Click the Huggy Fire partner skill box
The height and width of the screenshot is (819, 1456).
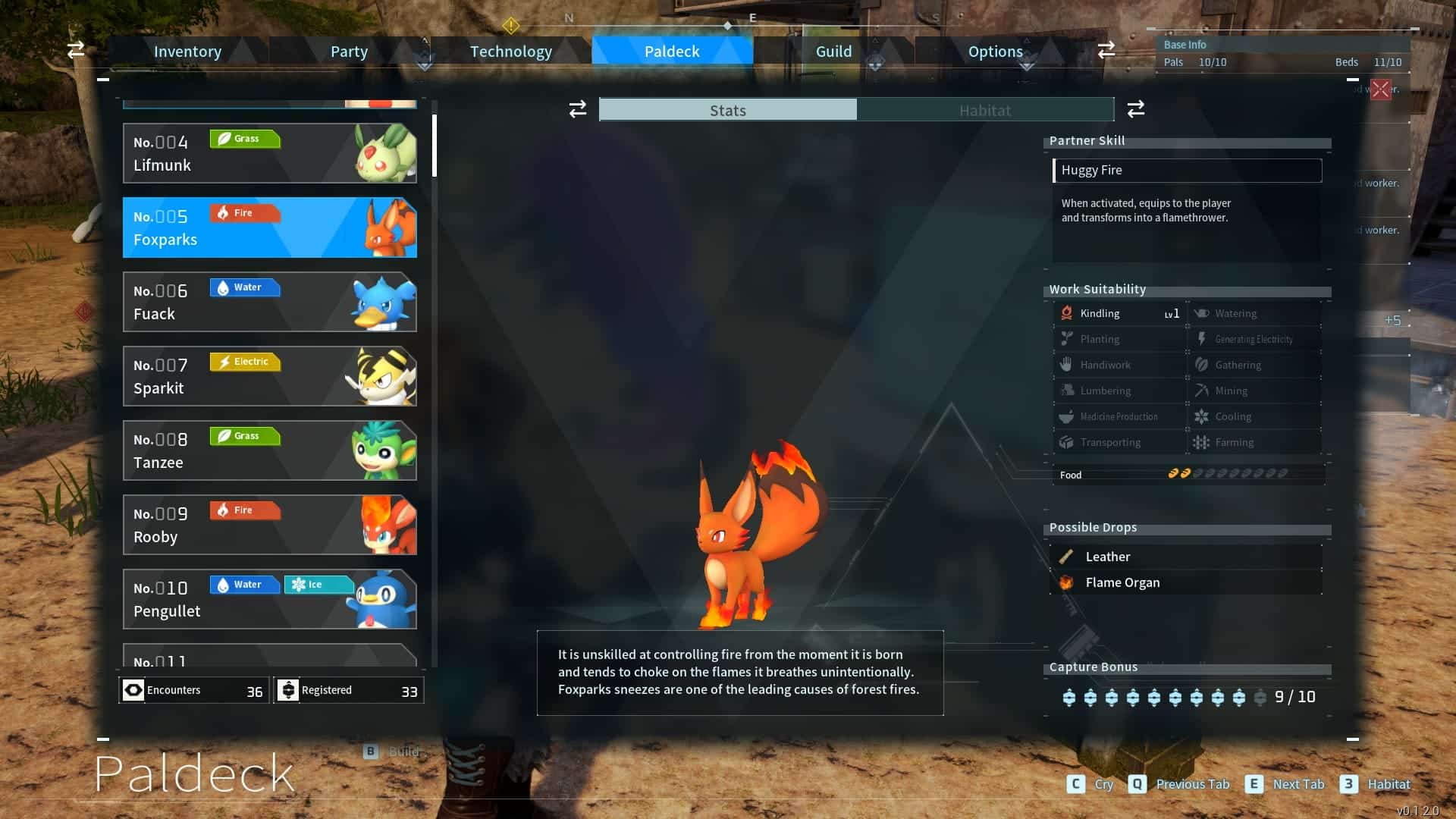click(x=1187, y=170)
